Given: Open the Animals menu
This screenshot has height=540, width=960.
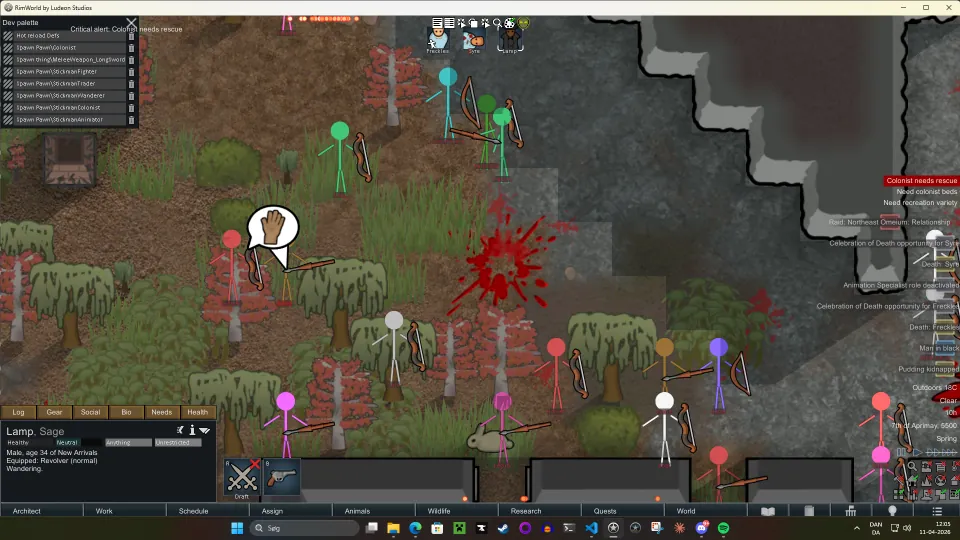Looking at the screenshot, I should [x=357, y=511].
